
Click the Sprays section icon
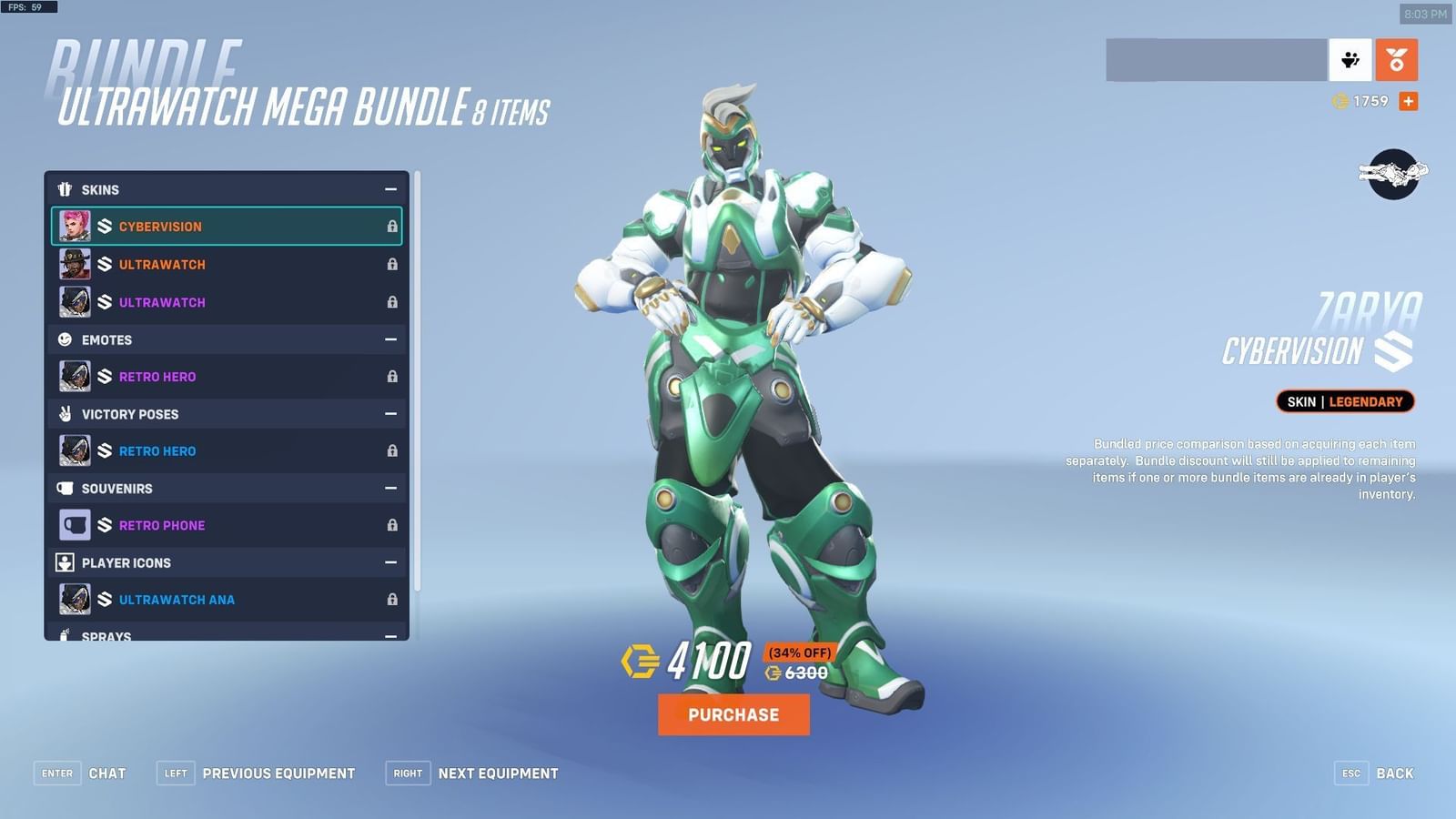tap(65, 635)
